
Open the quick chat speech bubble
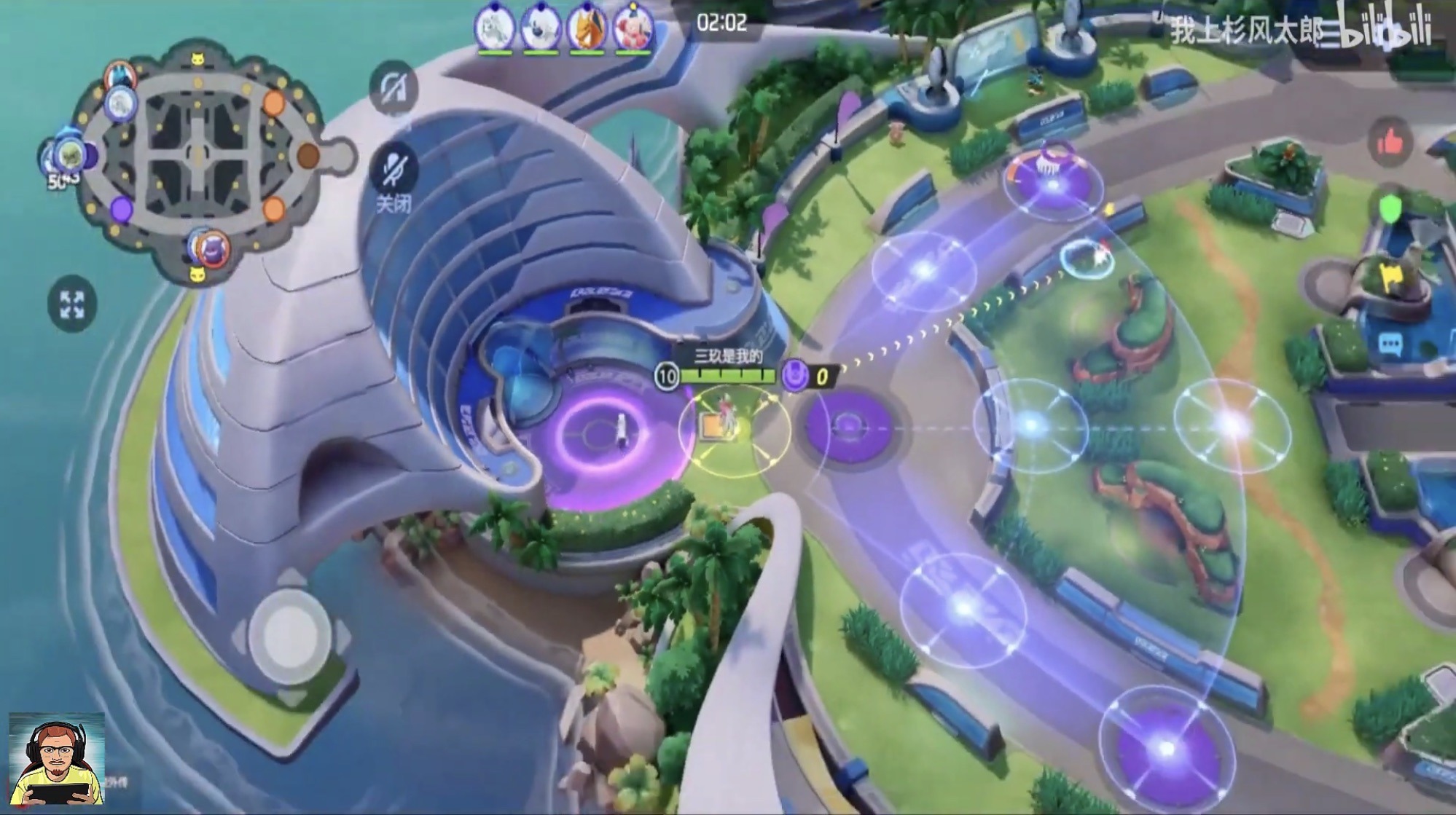(1389, 344)
